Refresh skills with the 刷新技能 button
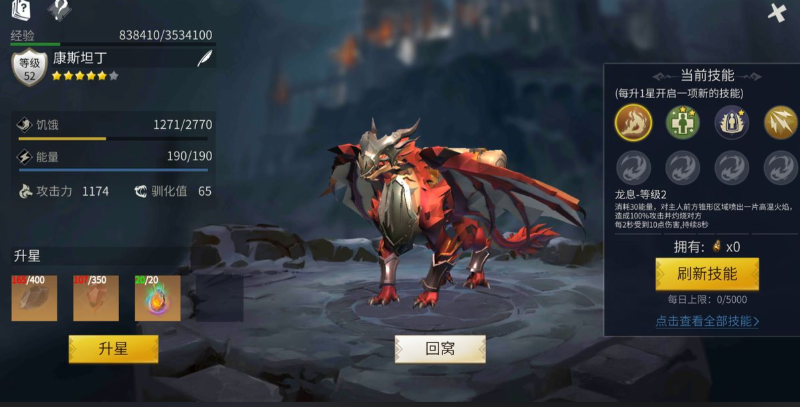This screenshot has height=407, width=800. (707, 274)
